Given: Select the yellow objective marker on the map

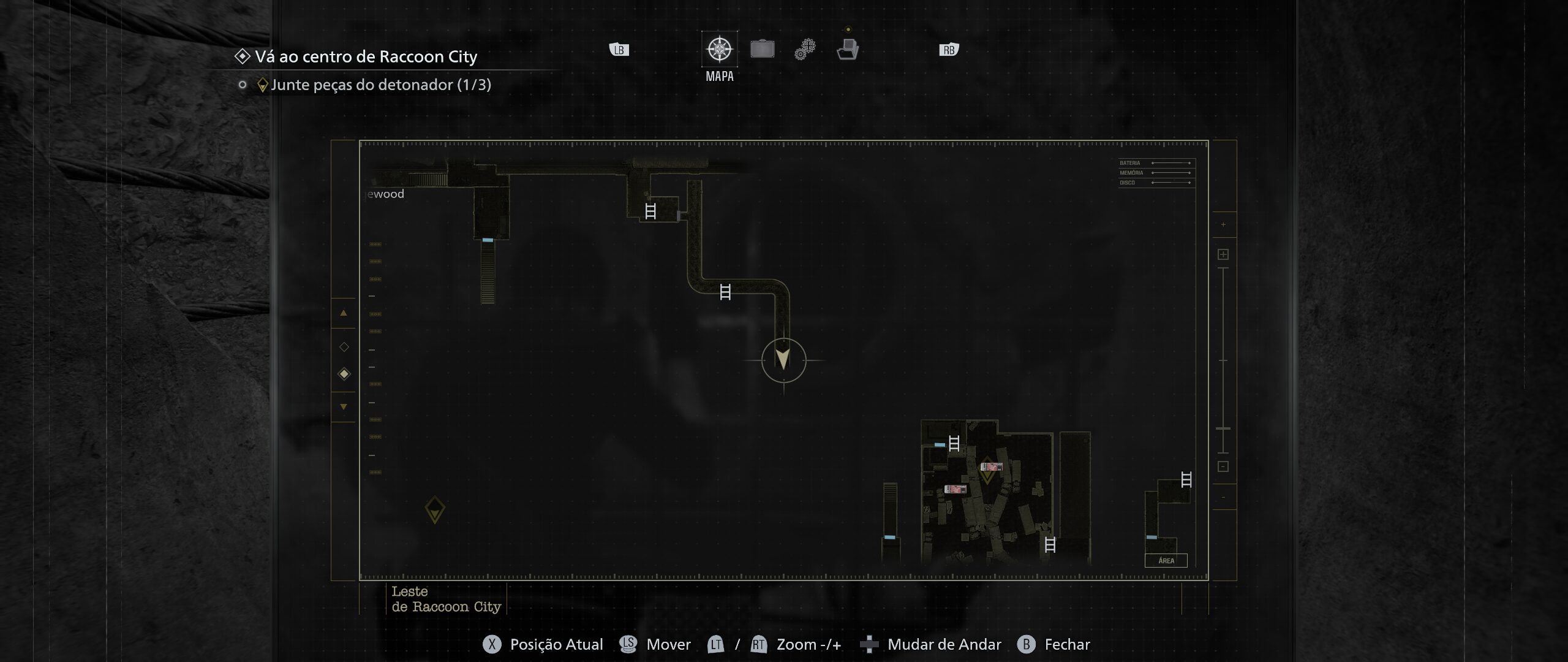Looking at the screenshot, I should click(435, 509).
